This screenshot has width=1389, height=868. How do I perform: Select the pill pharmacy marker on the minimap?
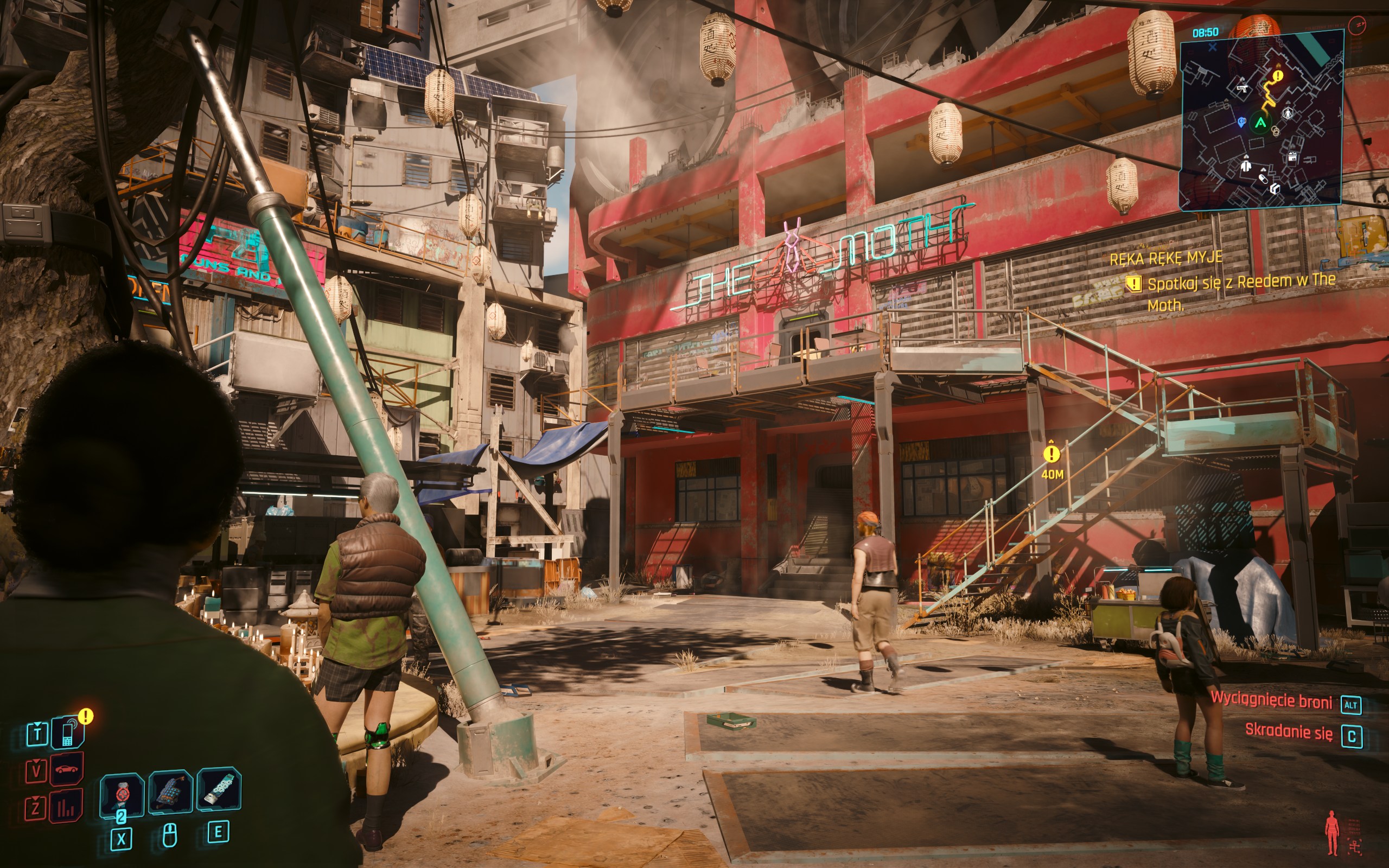1263,178
